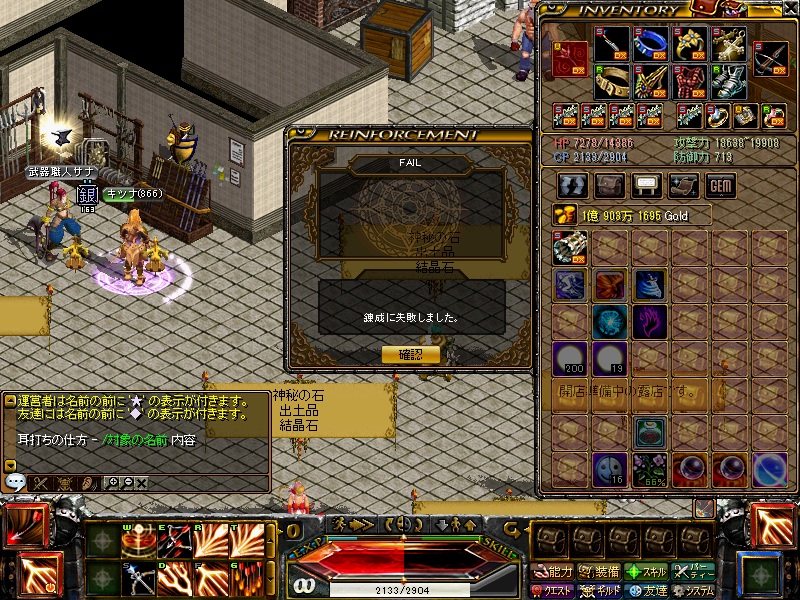Select the orb stack of 200

tap(571, 358)
